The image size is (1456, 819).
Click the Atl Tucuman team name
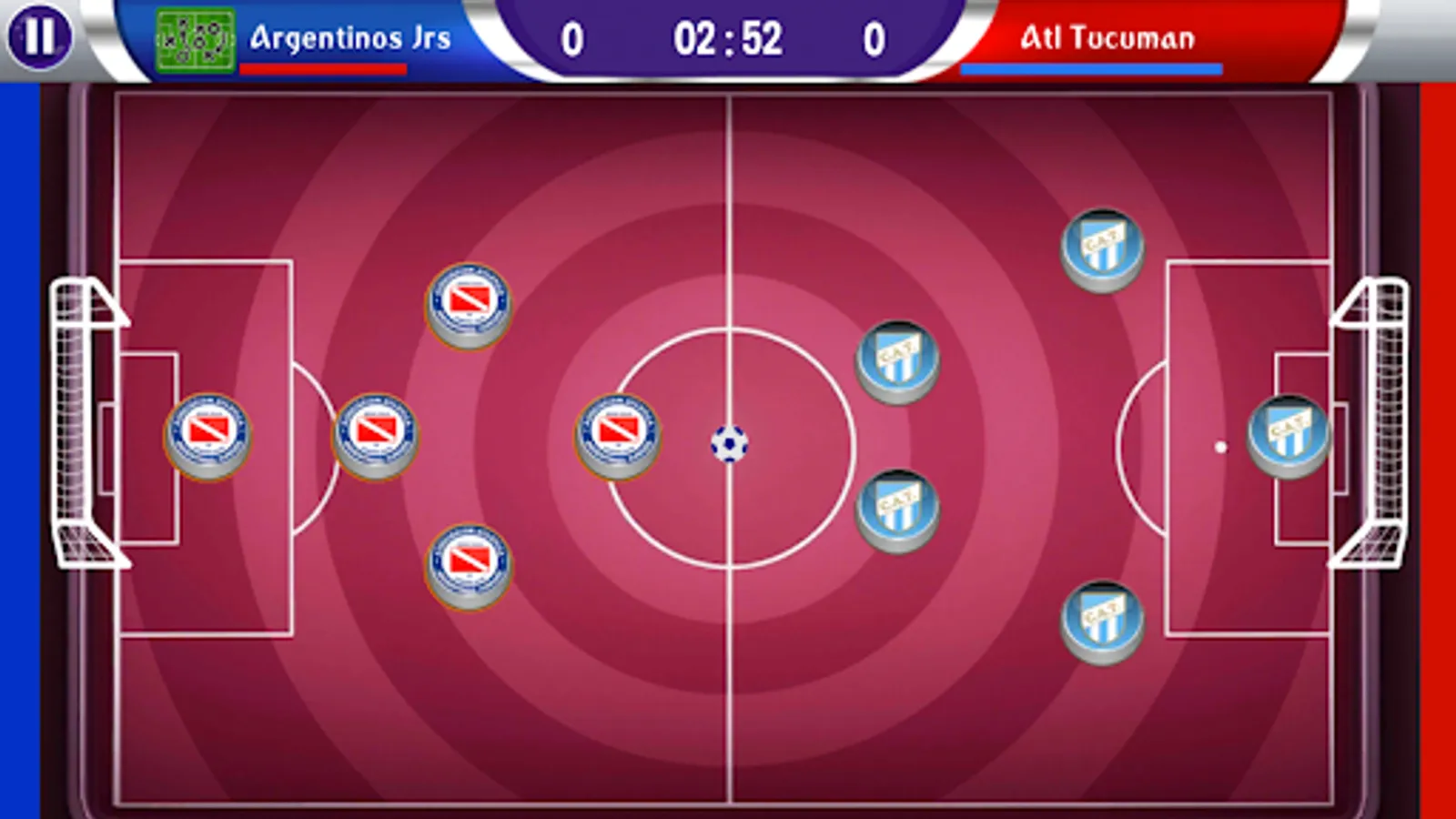(1108, 38)
